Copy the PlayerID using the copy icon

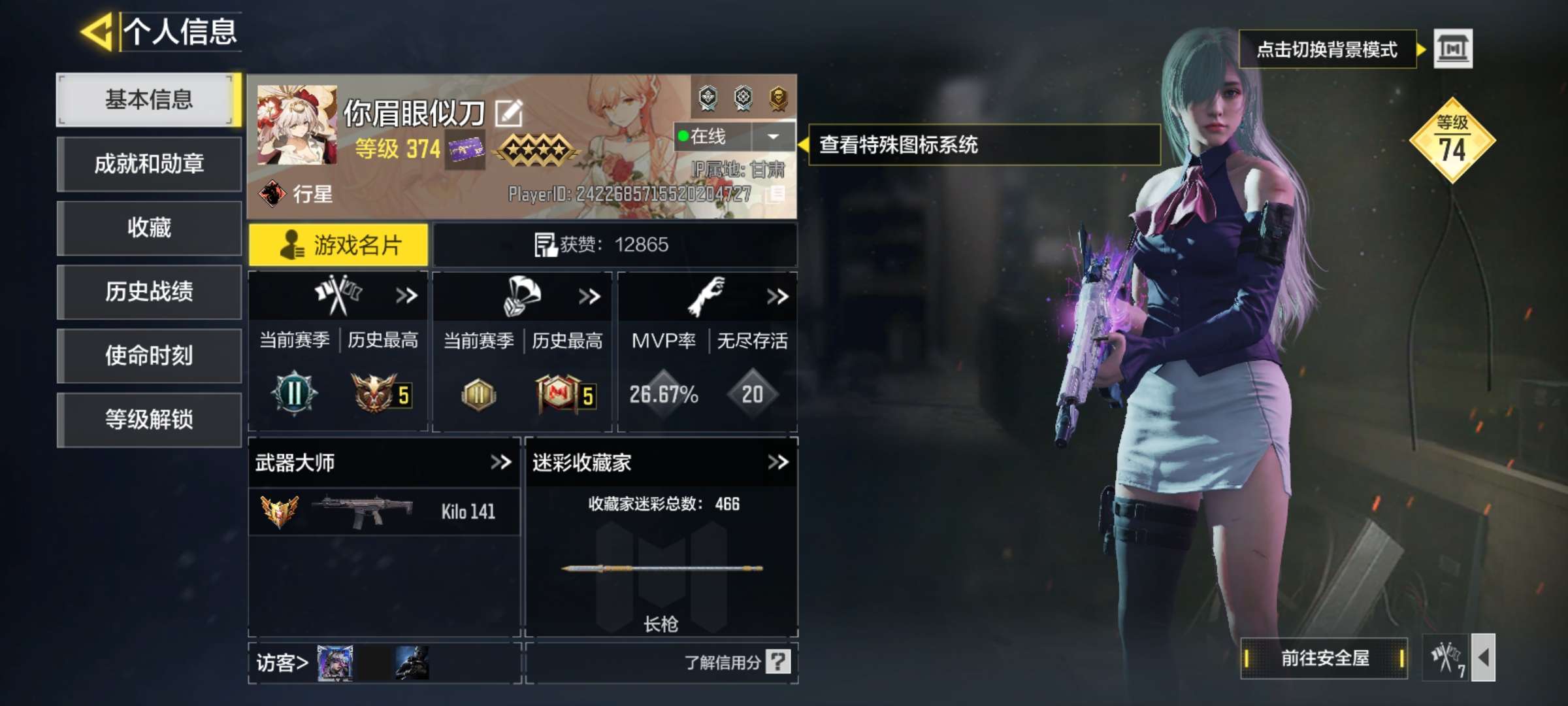(777, 193)
